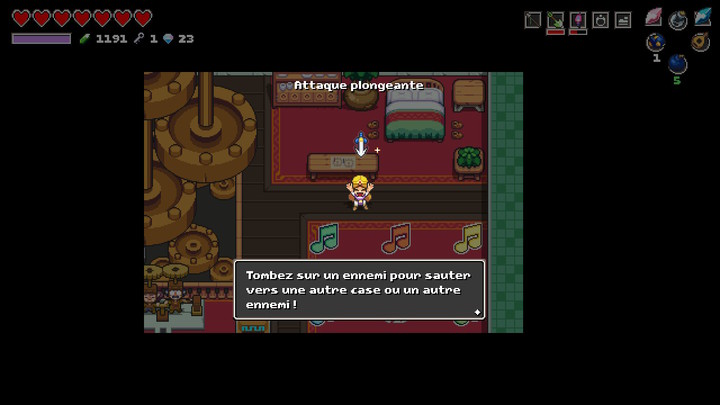
Task: Select the spear weapon slot
Action: coord(533,19)
